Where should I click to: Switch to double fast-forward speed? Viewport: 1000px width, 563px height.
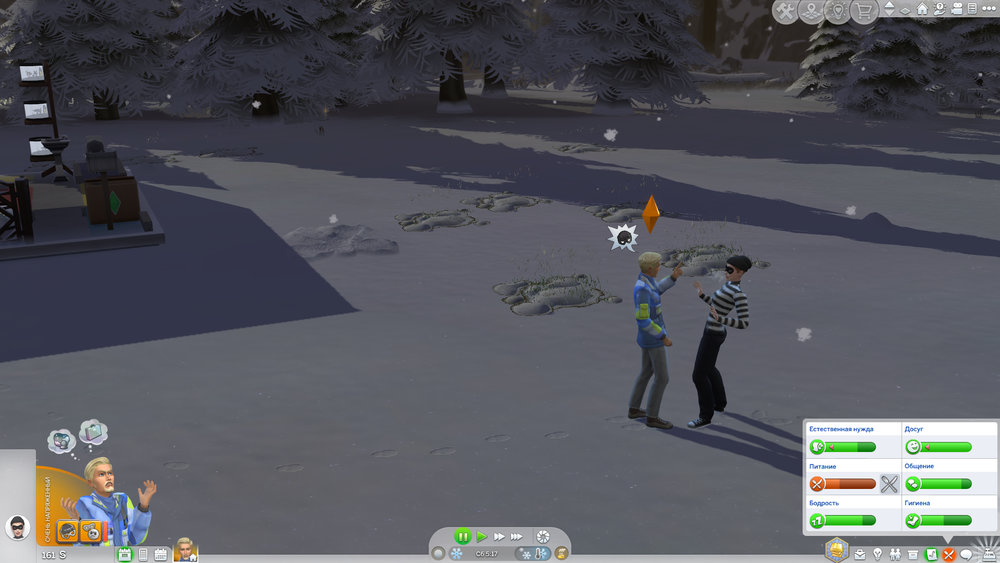[x=499, y=537]
